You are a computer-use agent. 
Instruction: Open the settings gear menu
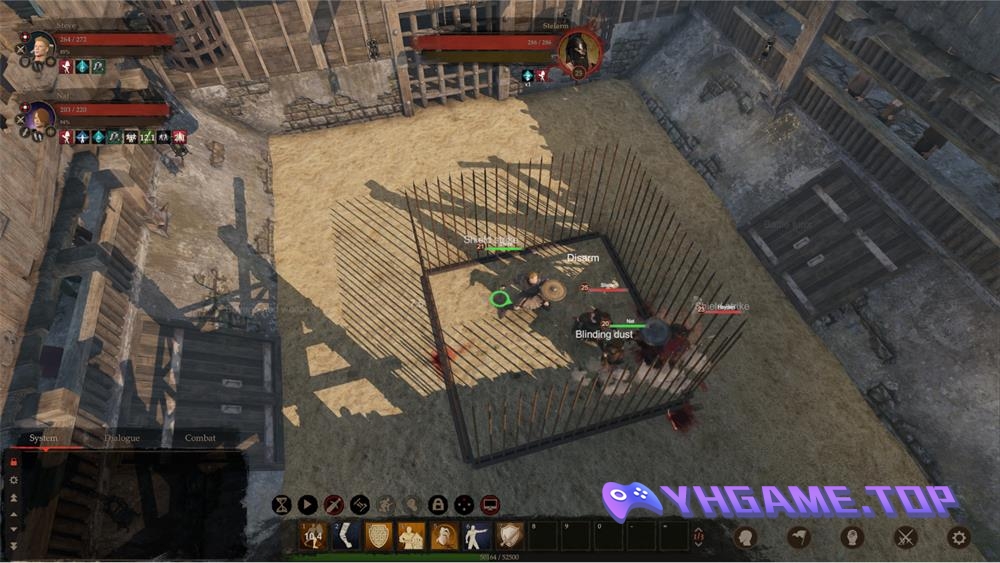tap(959, 537)
